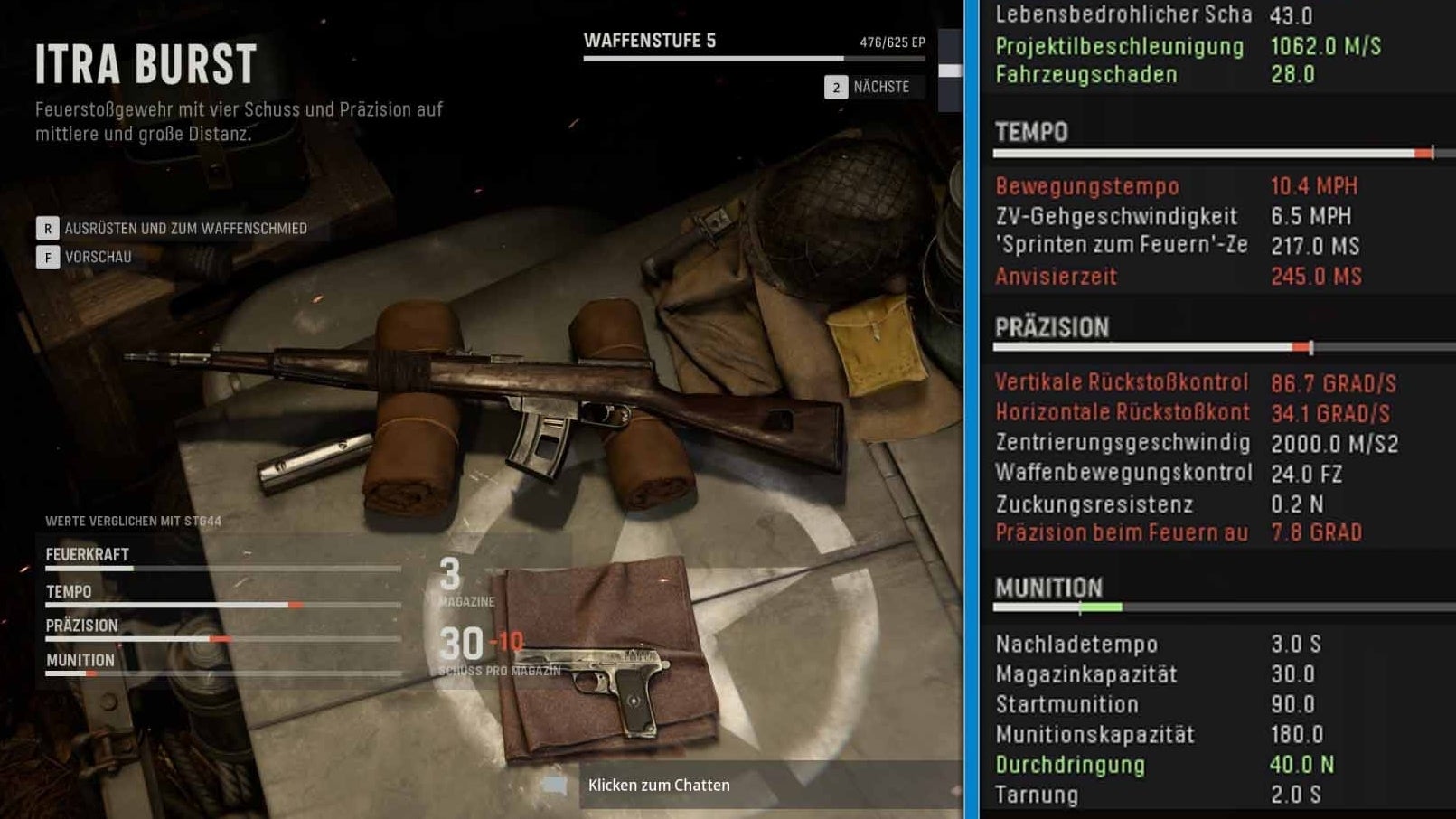Open WERTE VERGLICHEN MIT STG44 comparison
The height and width of the screenshot is (819, 1456).
click(x=136, y=521)
